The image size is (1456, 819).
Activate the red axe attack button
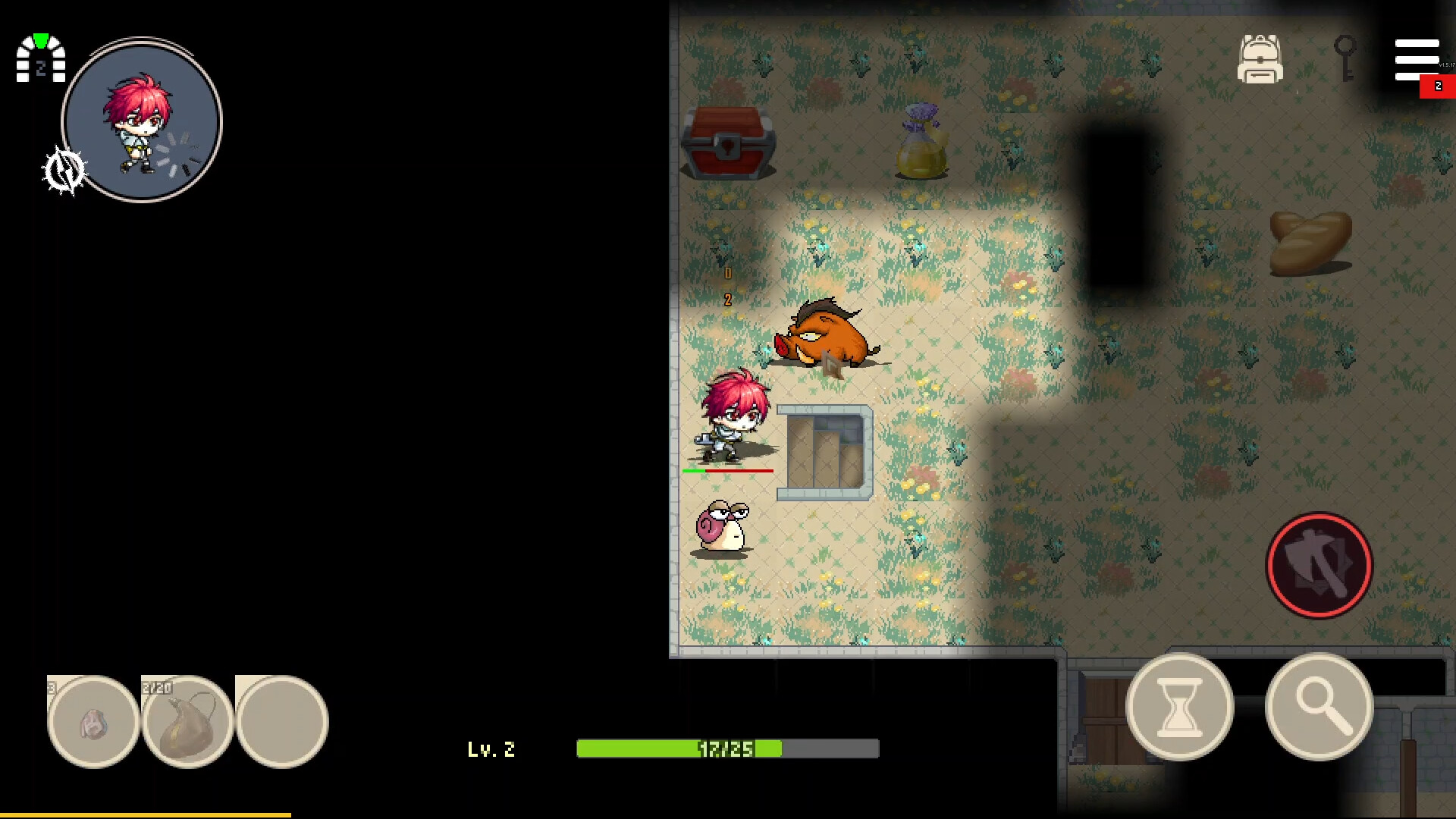click(x=1319, y=566)
